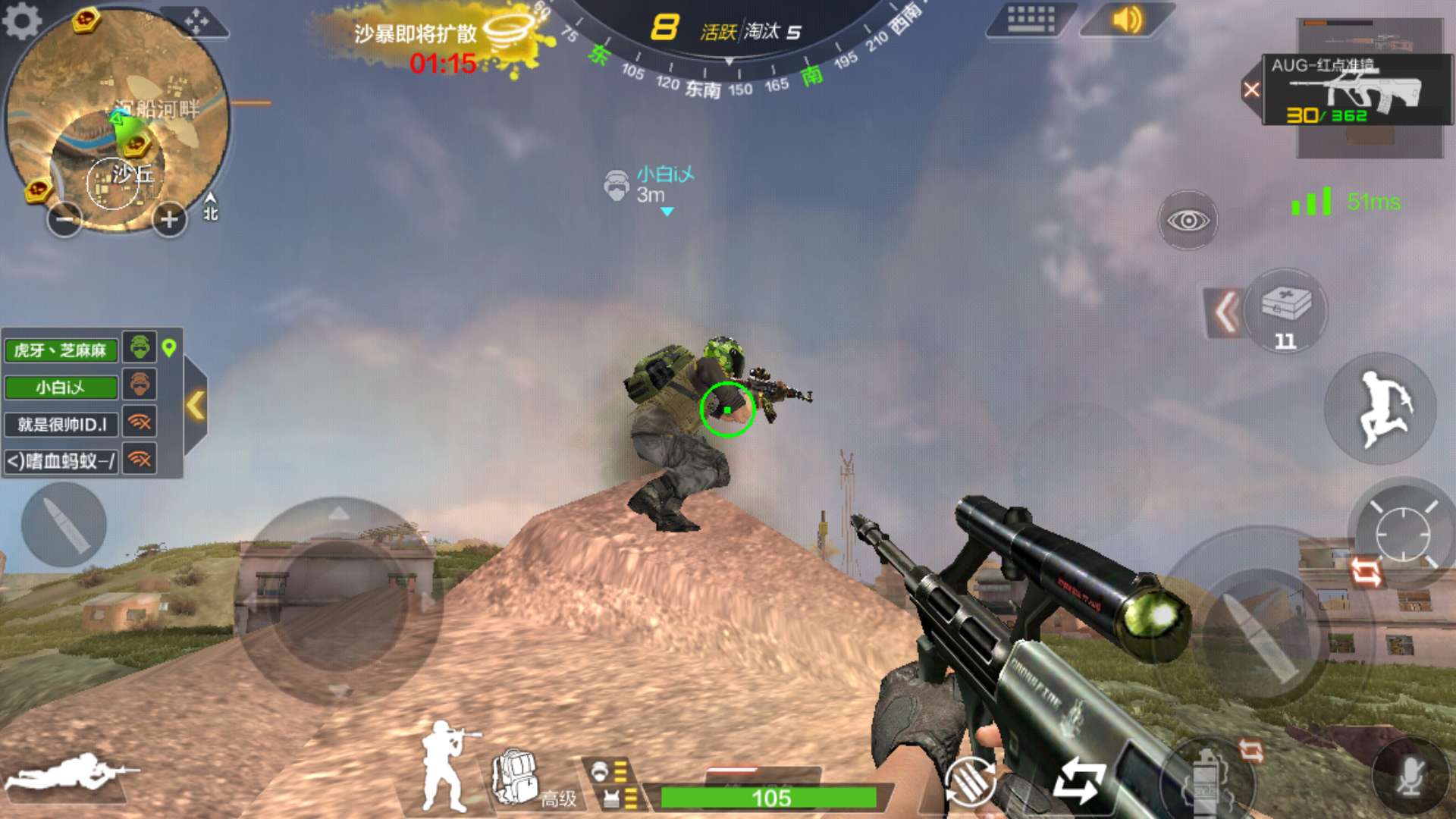This screenshot has width=1456, height=819.
Task: Switch to prone stance
Action: 68,772
